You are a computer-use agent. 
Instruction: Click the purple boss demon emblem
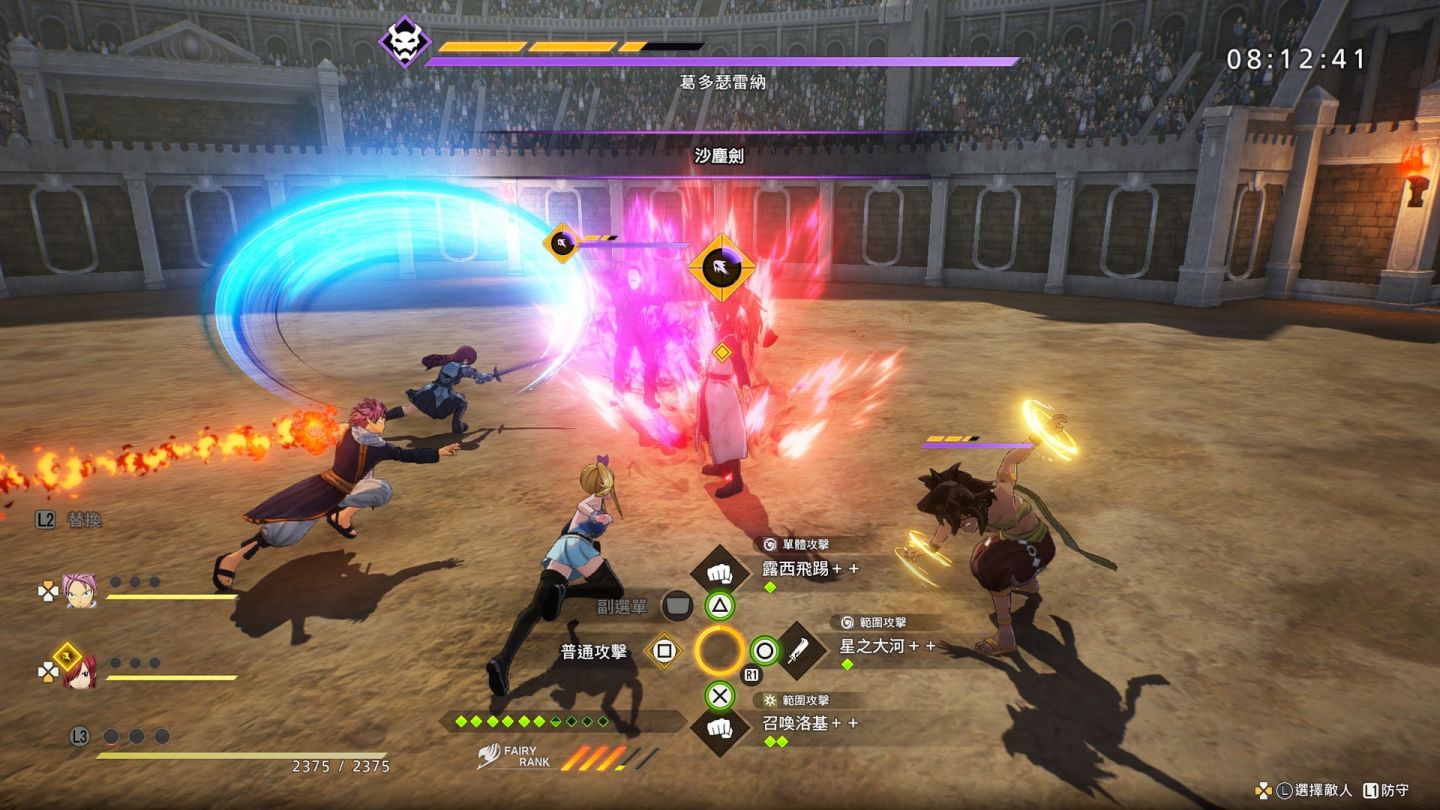405,42
